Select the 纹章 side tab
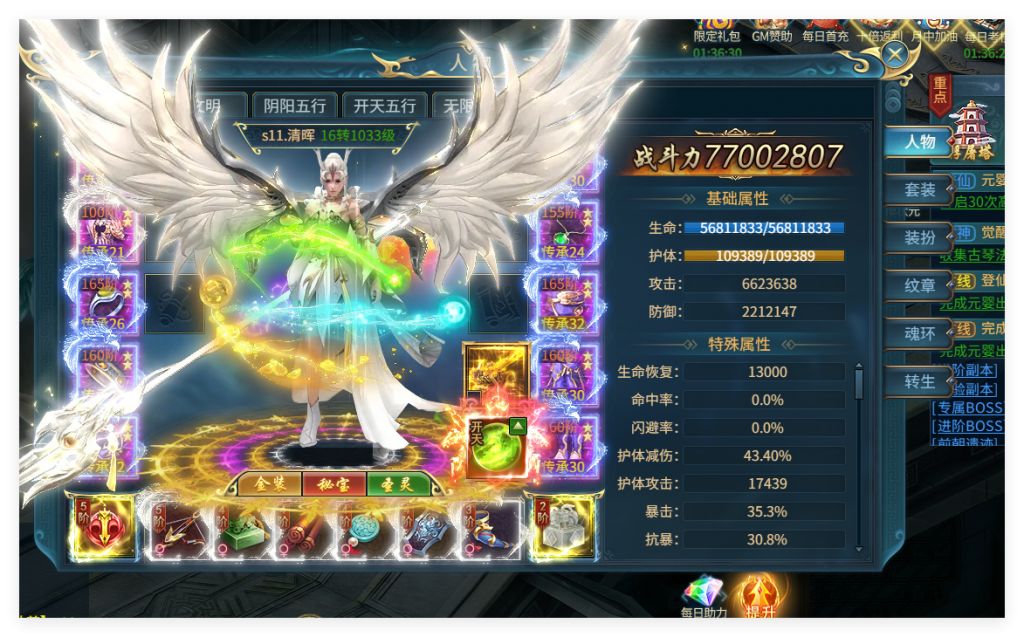Image resolution: width=1024 pixels, height=637 pixels. coord(918,286)
